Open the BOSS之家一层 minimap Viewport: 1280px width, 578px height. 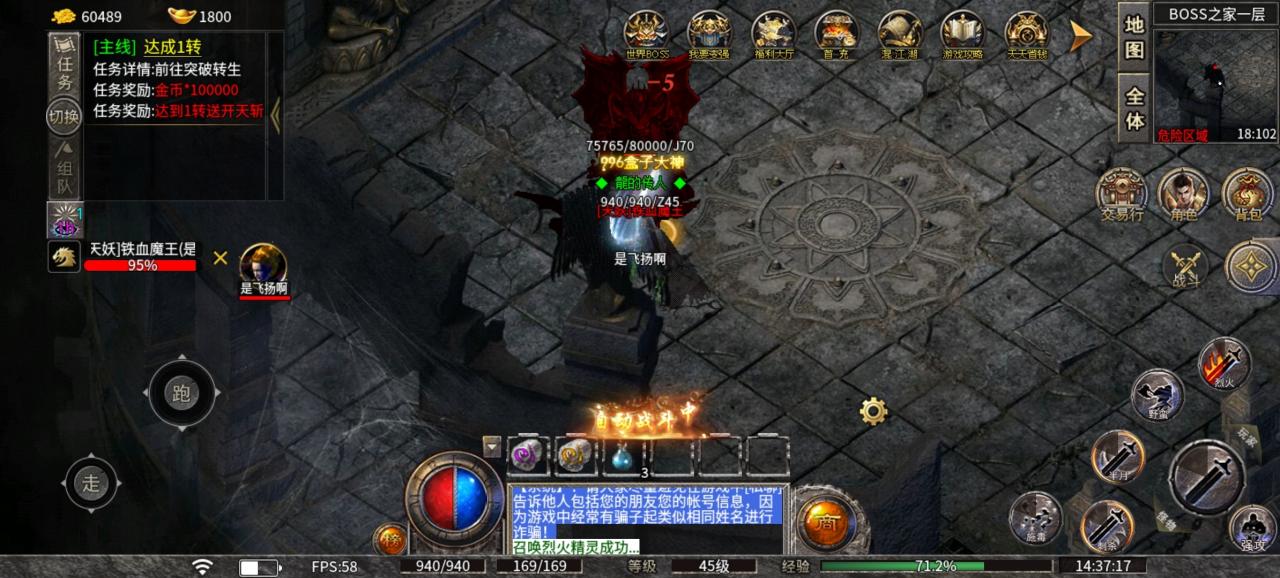[1215, 78]
